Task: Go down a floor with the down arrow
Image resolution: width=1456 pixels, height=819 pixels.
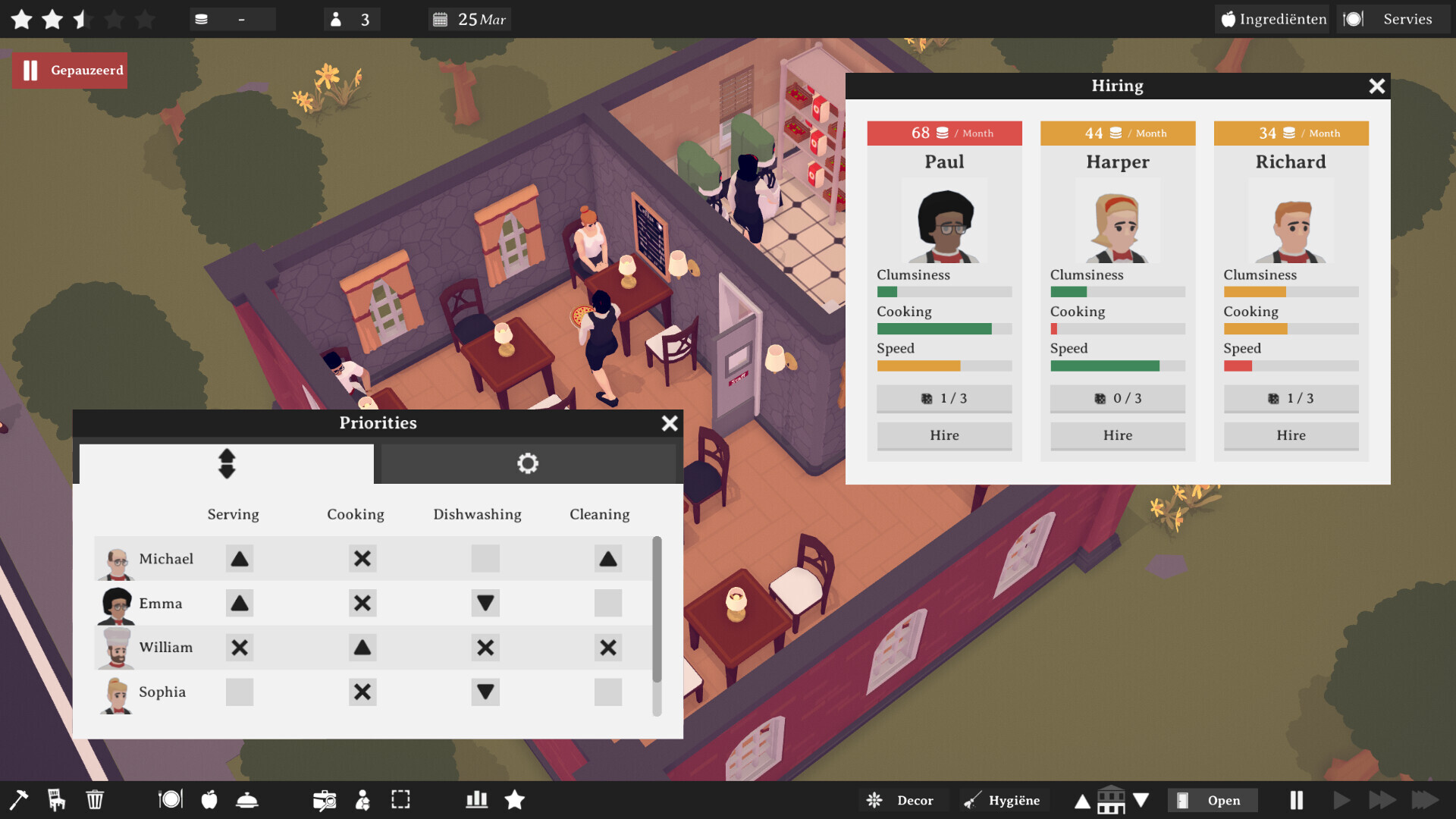Action: (1141, 799)
